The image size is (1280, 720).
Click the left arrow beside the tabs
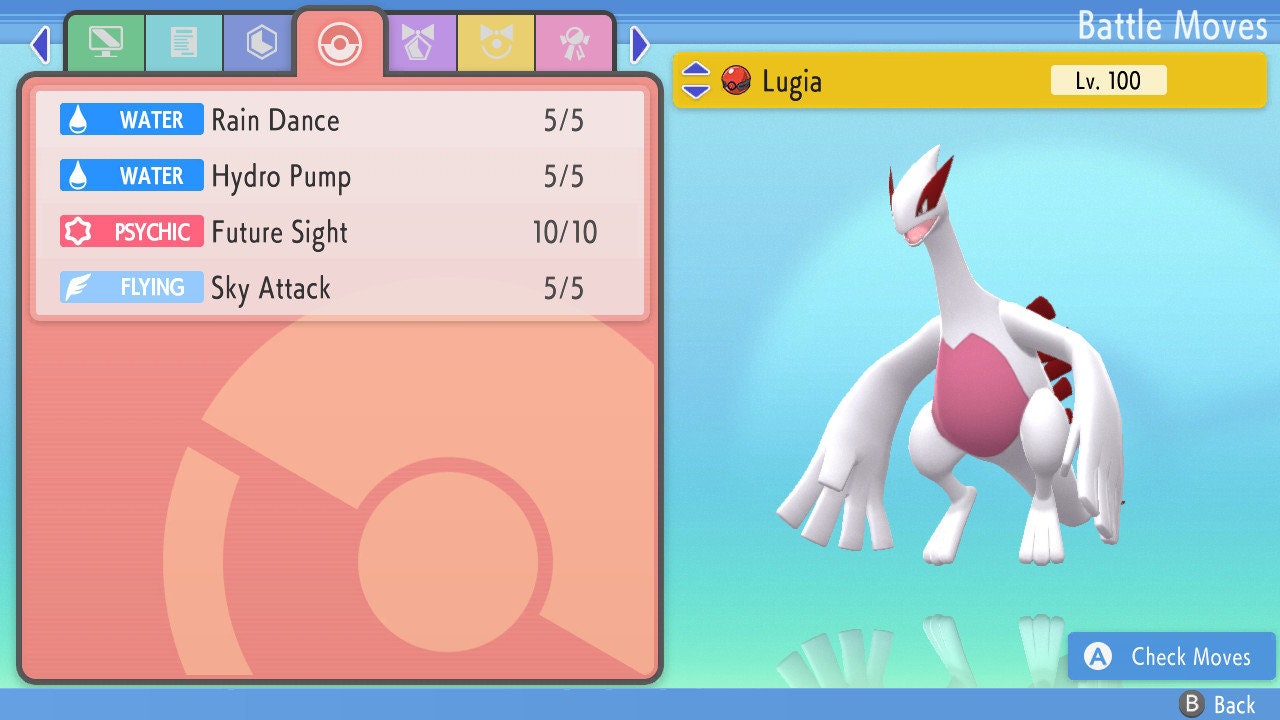40,44
